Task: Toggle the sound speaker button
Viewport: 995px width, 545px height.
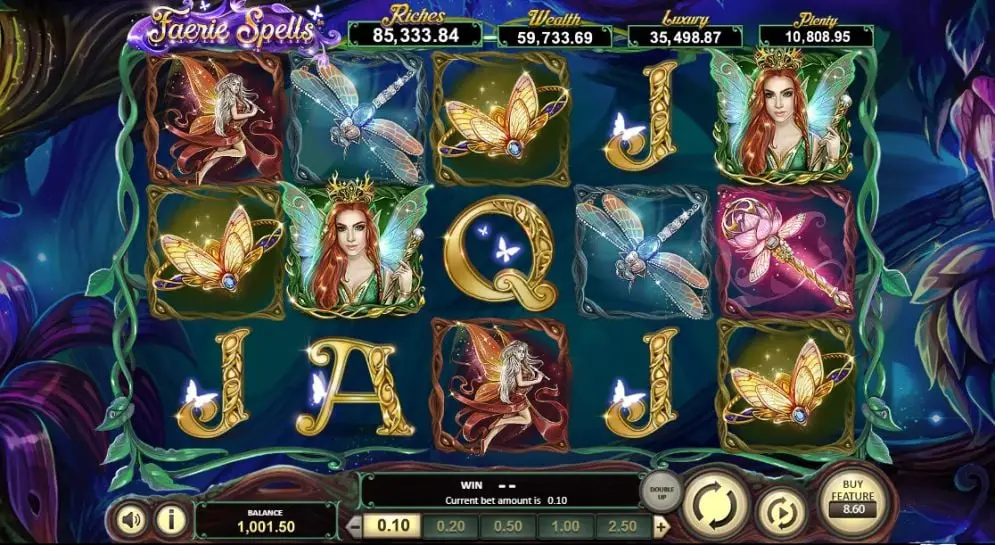Action: coord(132,519)
